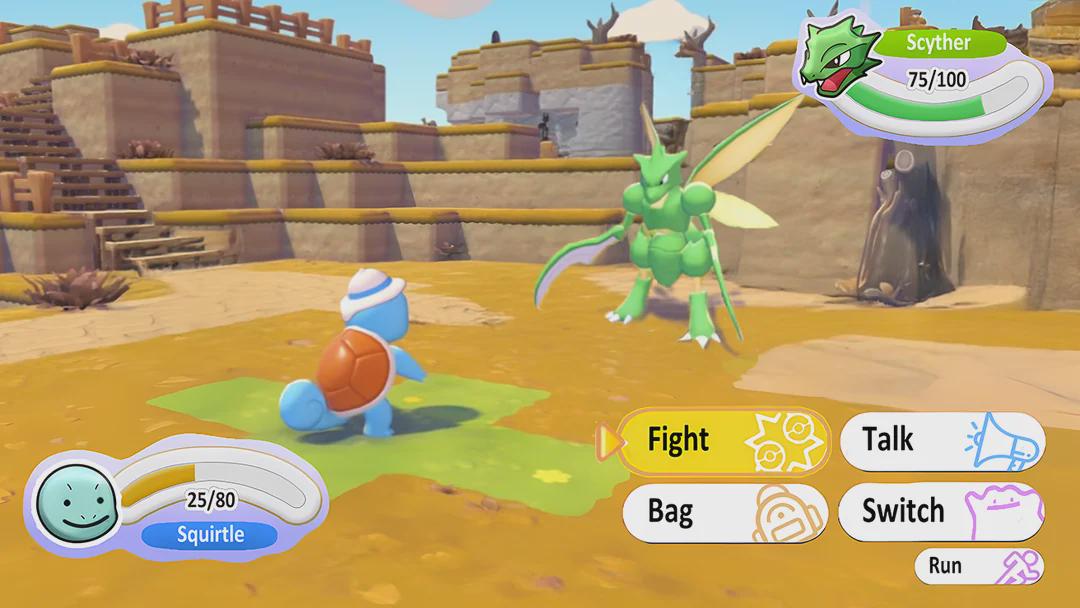Screen dimensions: 1080x608
Task: Choose the Fight command
Action: point(724,441)
